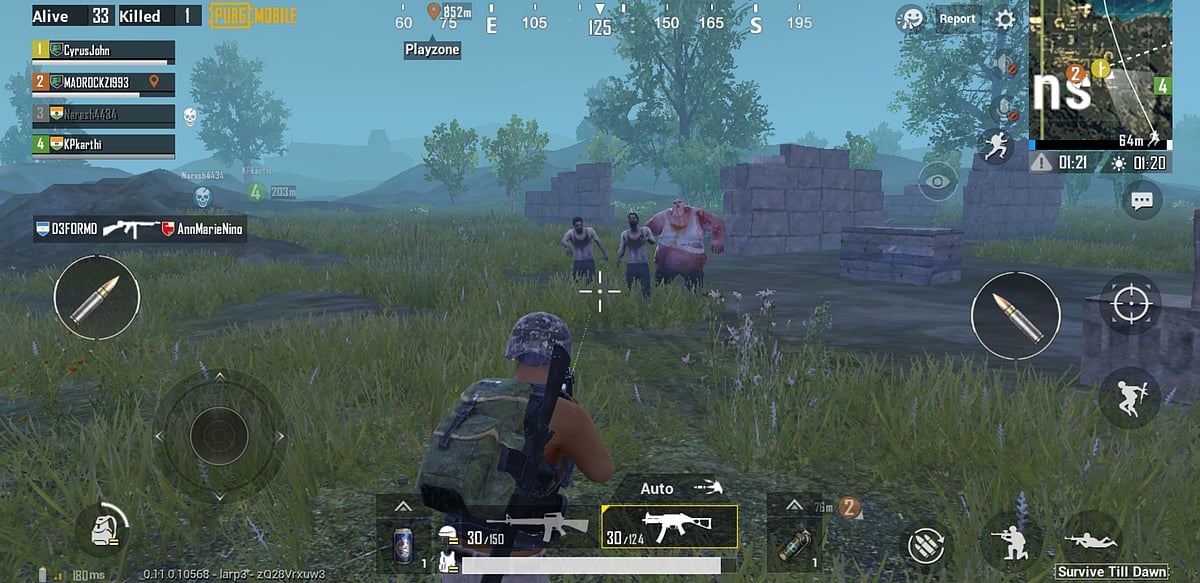The width and height of the screenshot is (1200, 583).
Task: Open the minimap
Action: (1101, 75)
